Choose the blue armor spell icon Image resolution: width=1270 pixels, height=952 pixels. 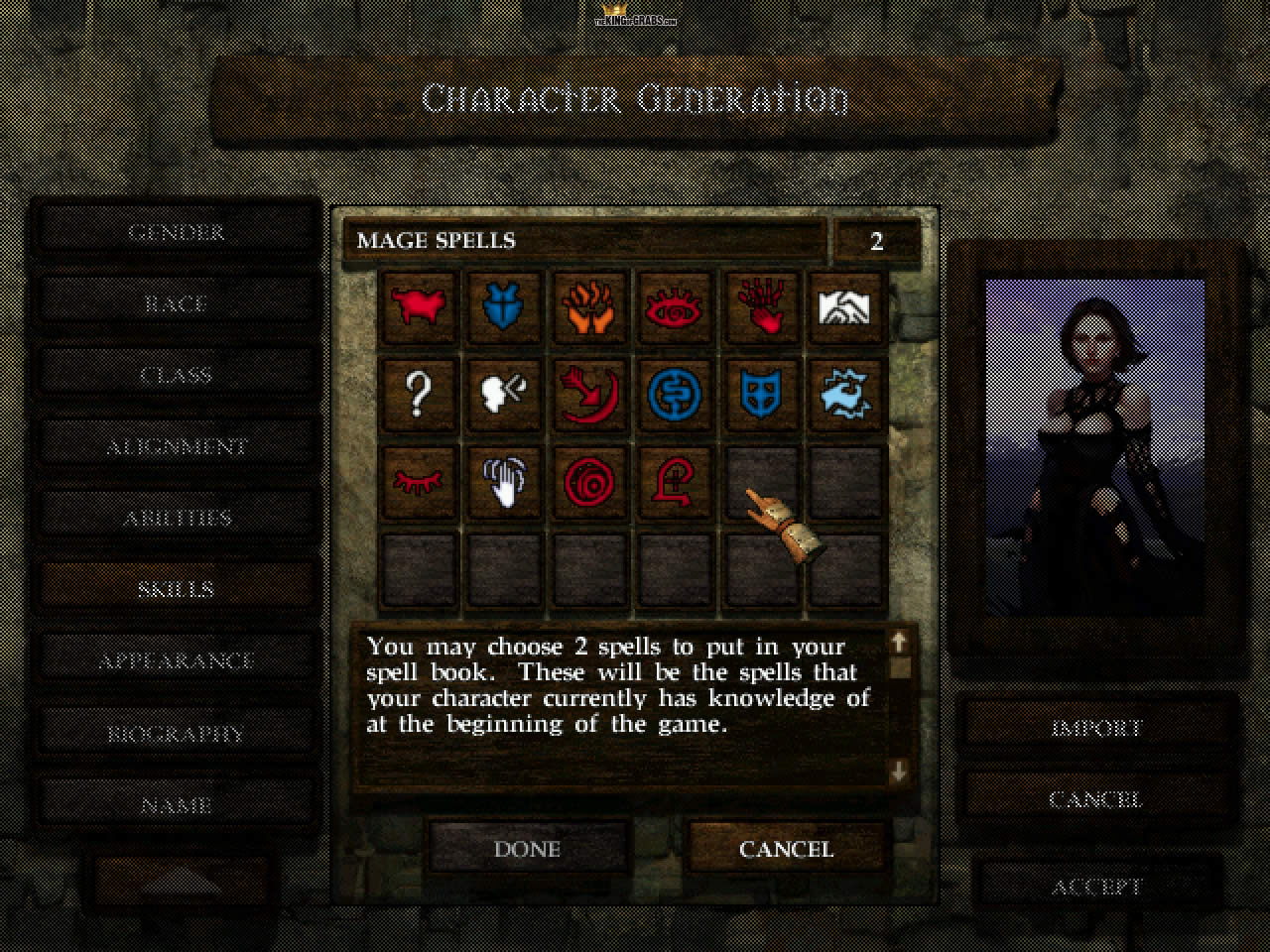coord(505,308)
